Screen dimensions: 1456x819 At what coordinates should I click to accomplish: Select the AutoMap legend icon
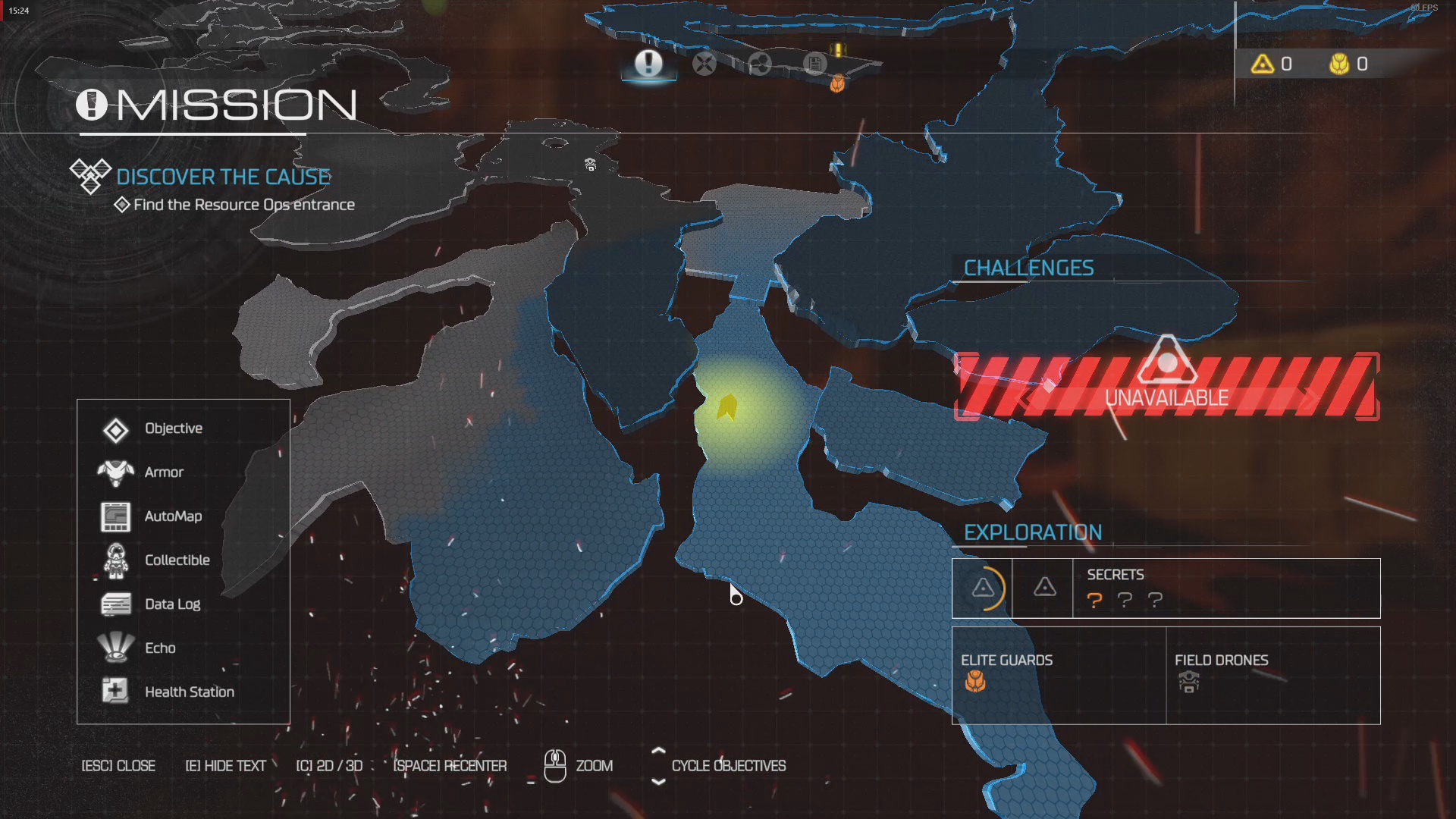115,516
